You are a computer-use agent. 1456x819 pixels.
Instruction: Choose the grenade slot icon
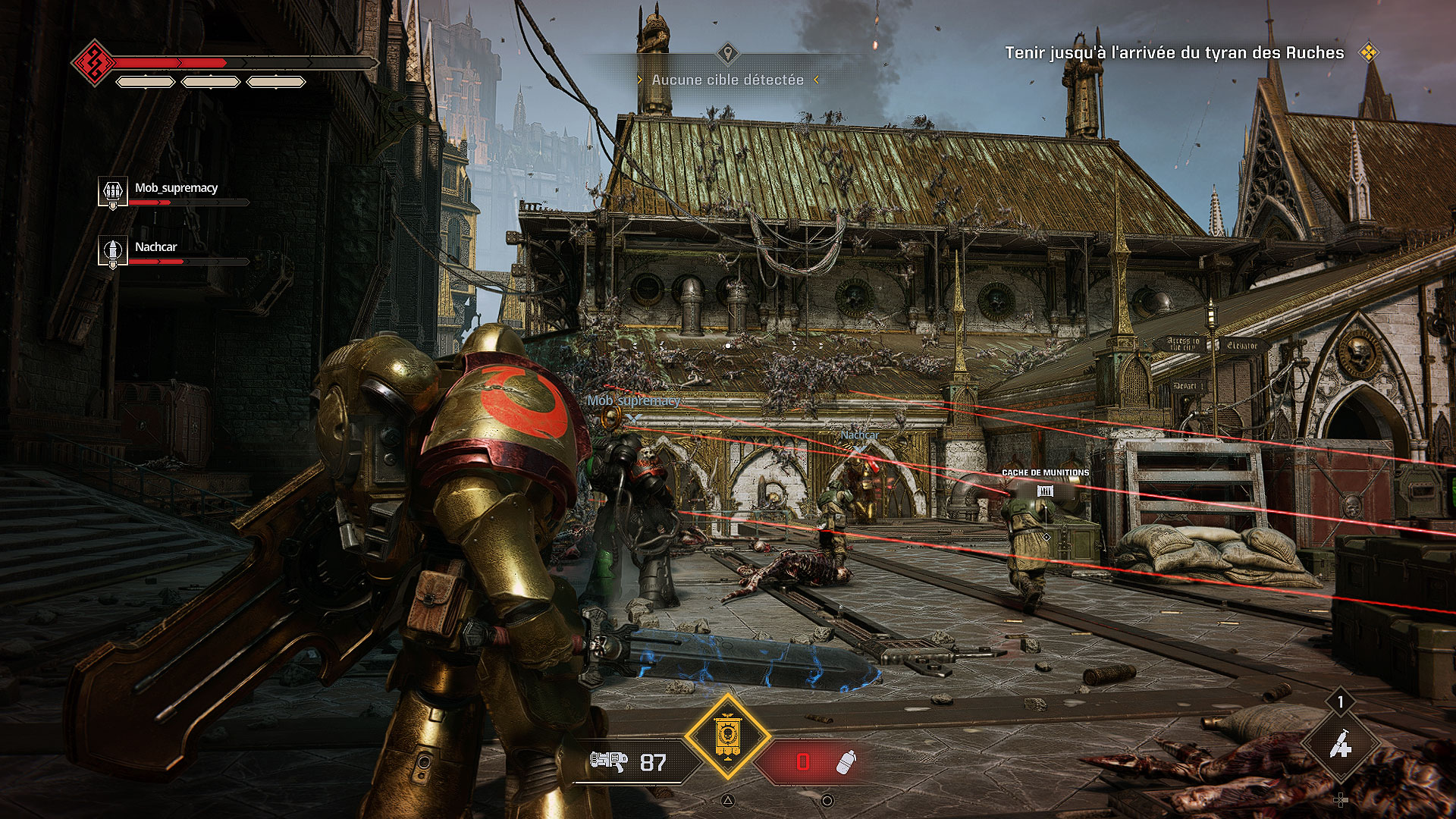click(846, 761)
